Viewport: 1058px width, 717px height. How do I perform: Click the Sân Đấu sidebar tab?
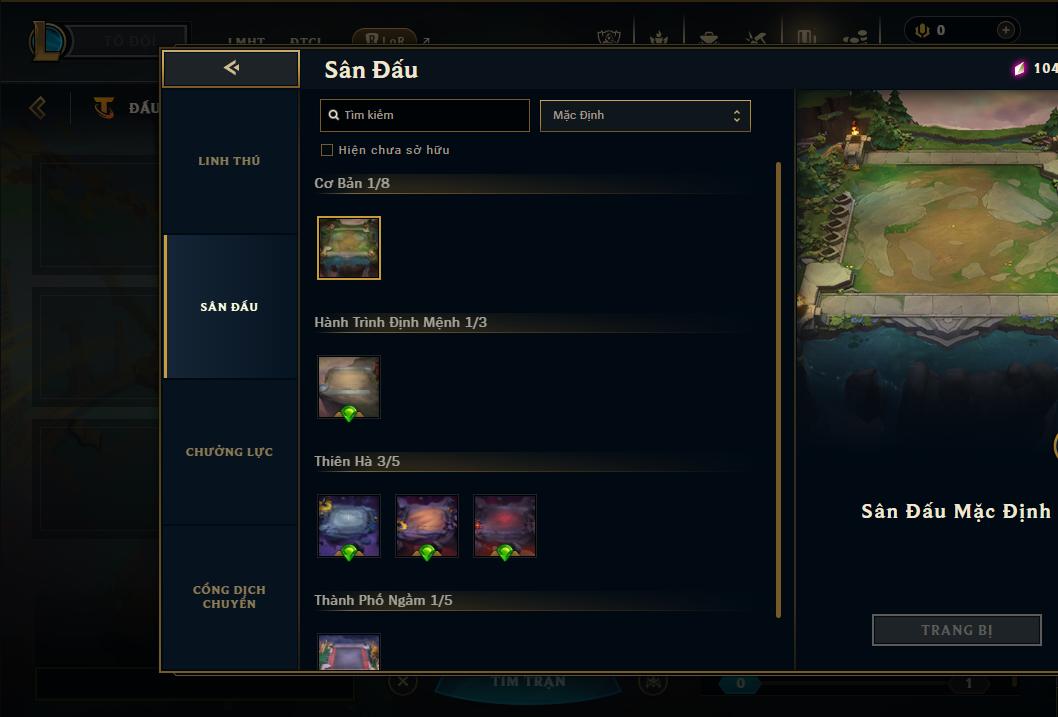click(x=229, y=307)
